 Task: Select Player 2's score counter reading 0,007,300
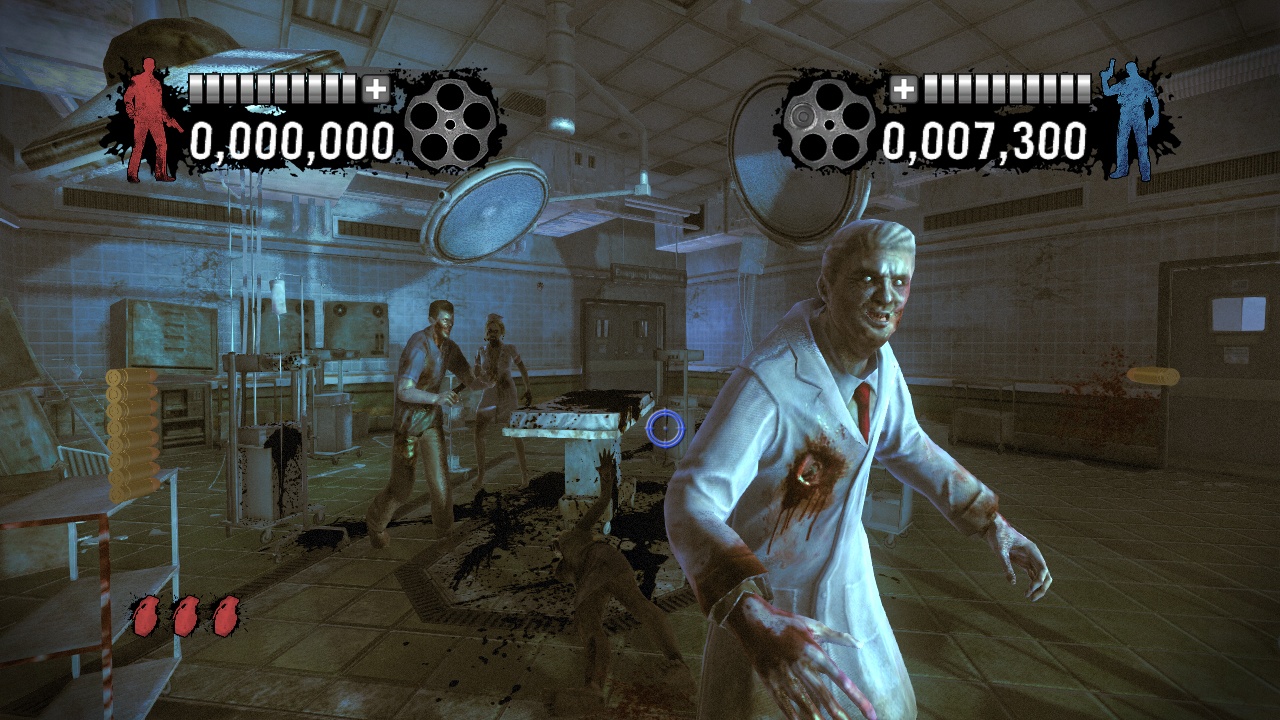point(985,142)
